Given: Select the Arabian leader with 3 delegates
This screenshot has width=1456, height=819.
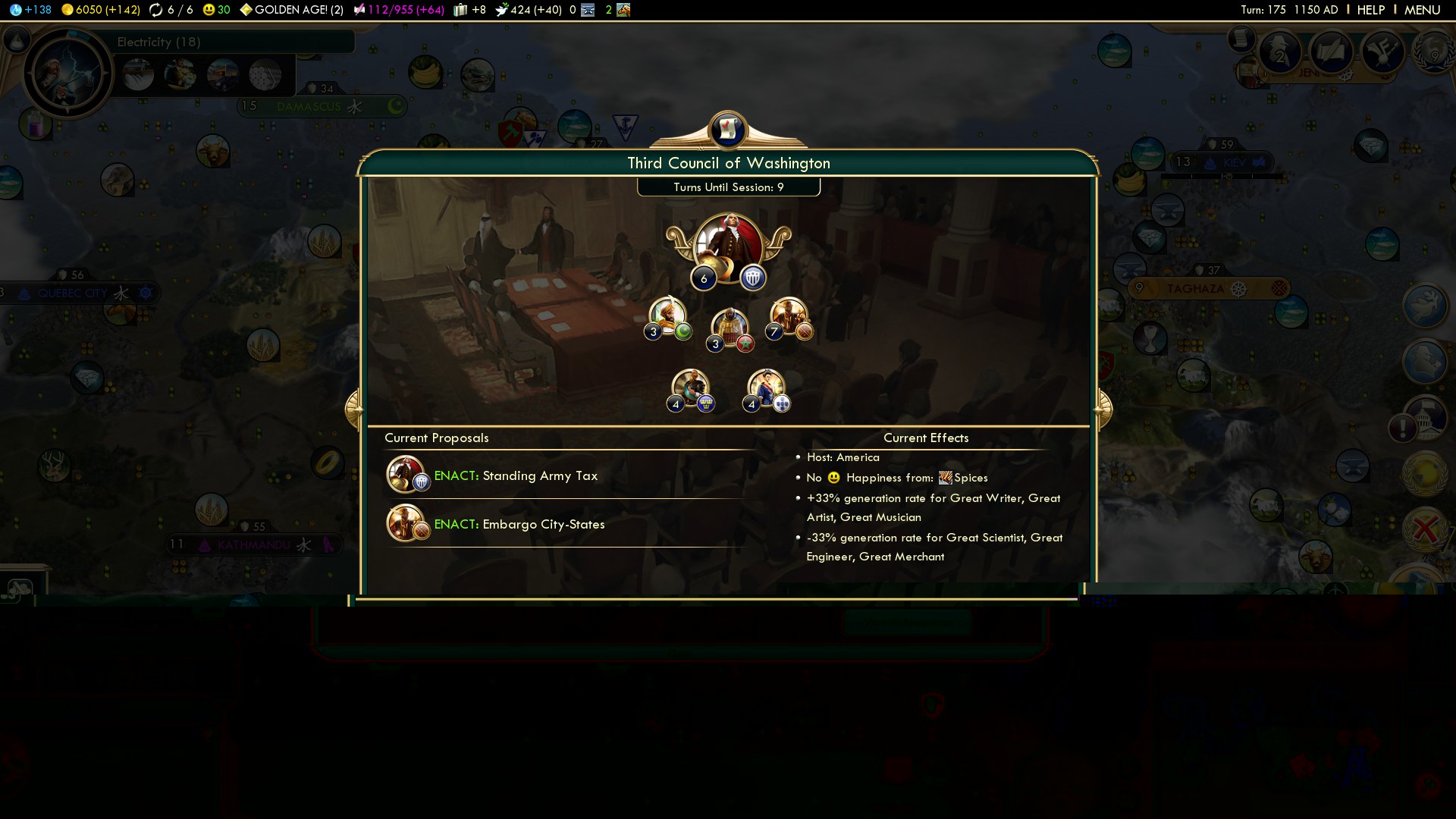Looking at the screenshot, I should [x=668, y=316].
